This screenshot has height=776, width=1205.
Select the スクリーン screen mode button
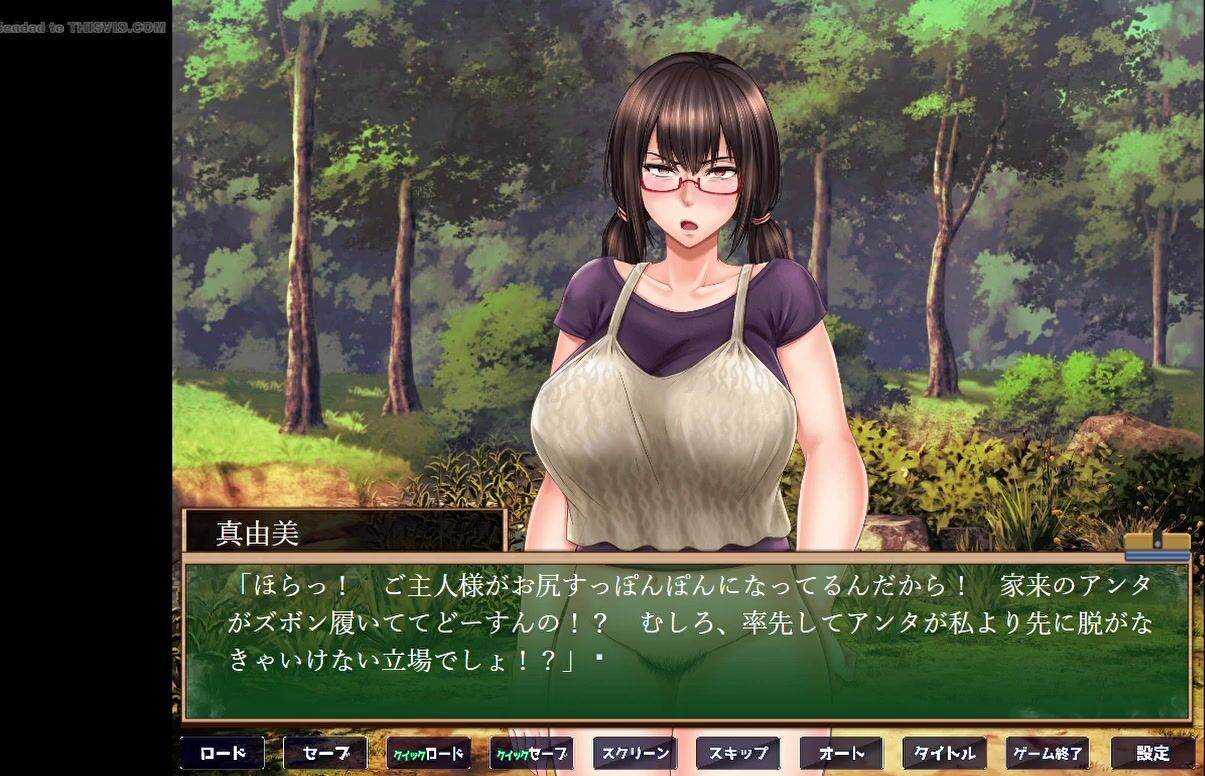point(634,753)
